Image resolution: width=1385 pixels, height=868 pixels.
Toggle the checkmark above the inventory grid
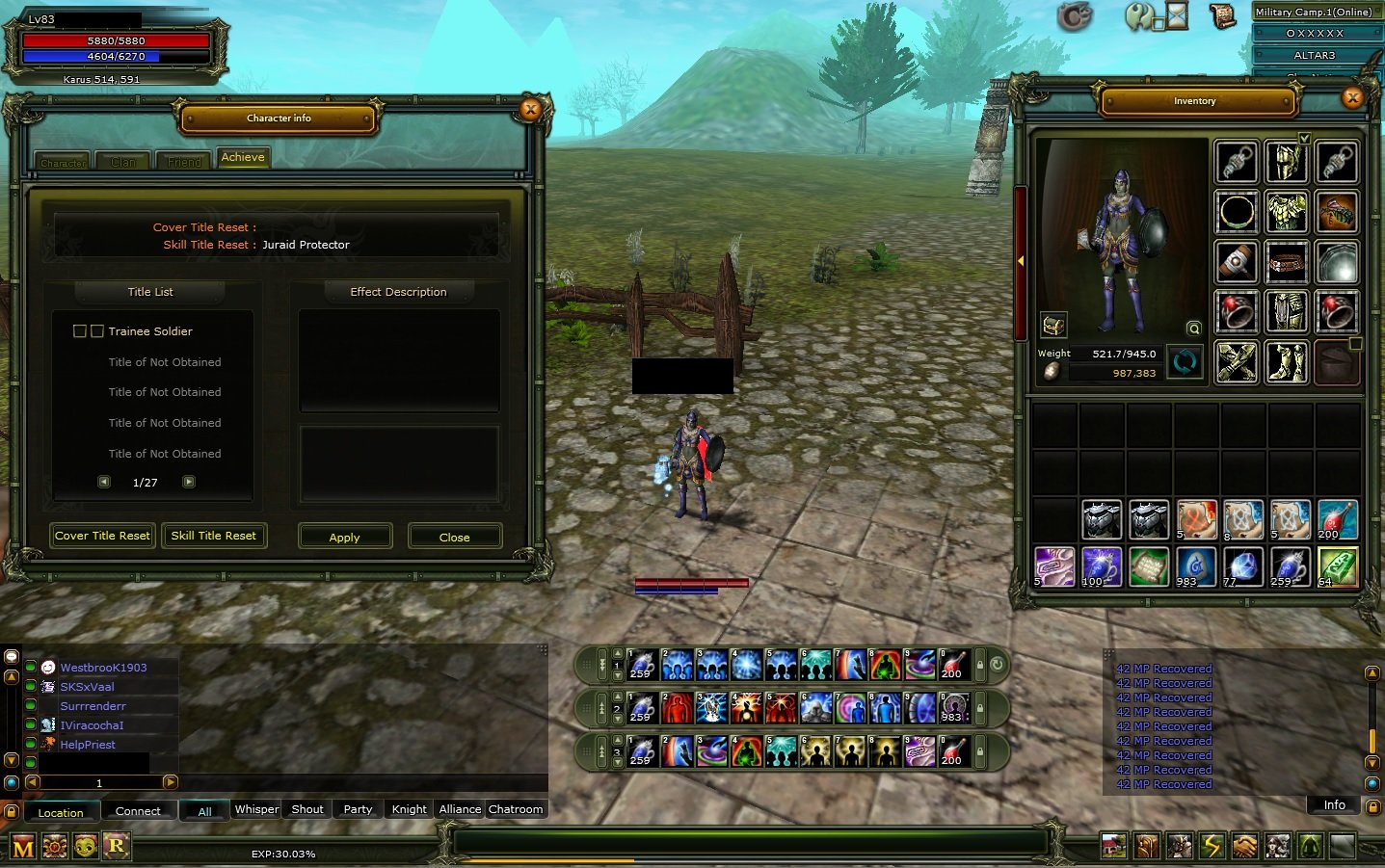click(1305, 139)
